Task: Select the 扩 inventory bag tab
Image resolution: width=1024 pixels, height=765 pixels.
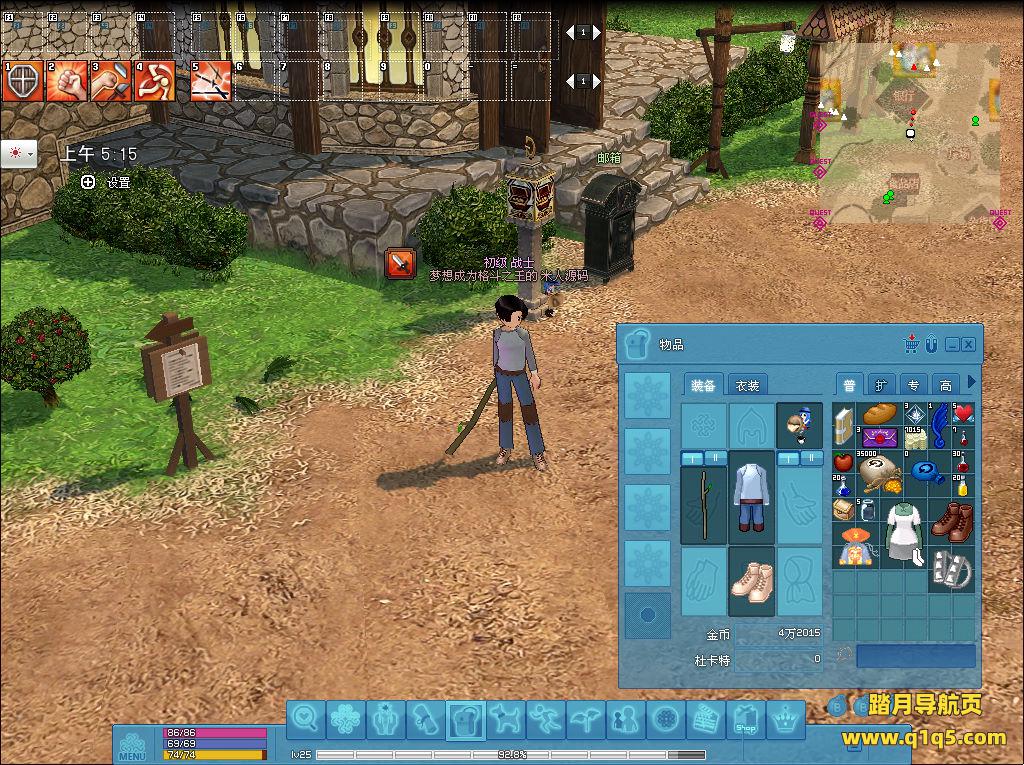Action: (881, 385)
